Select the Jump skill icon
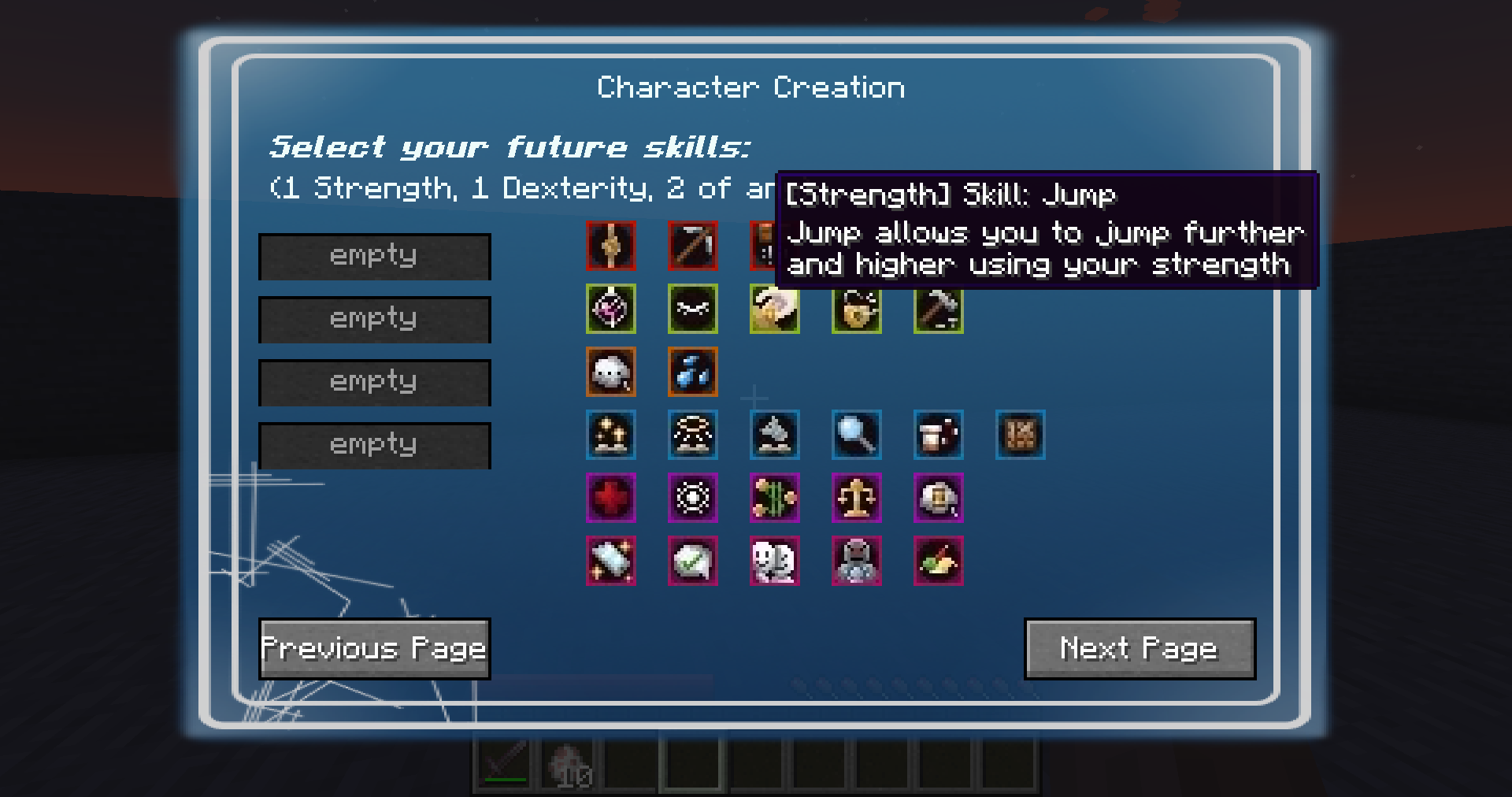The width and height of the screenshot is (1512, 797). pos(611,246)
